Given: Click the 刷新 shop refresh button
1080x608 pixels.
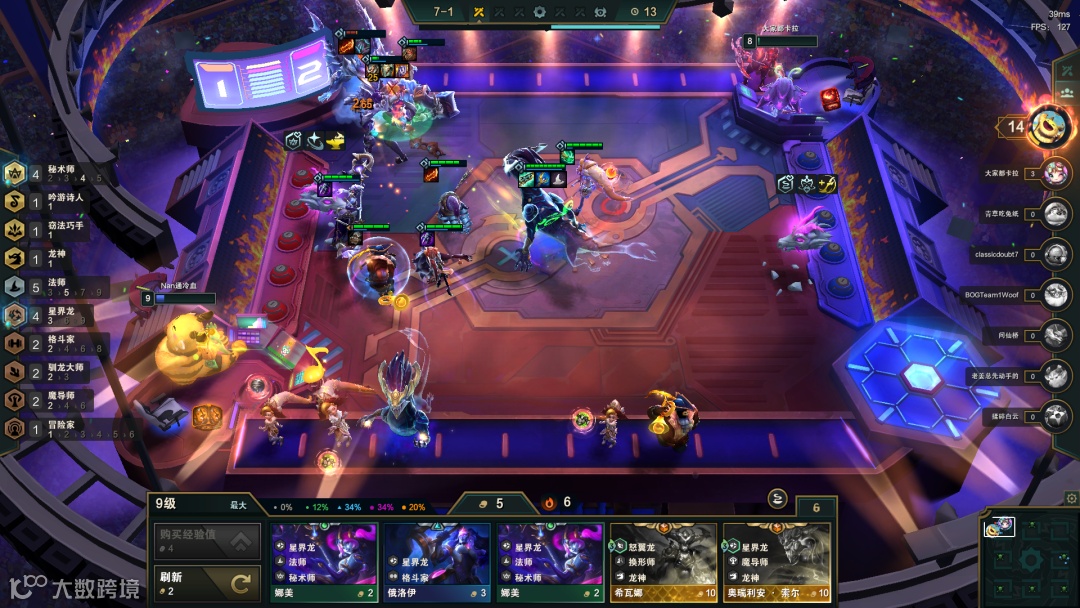Looking at the screenshot, I should click(205, 582).
